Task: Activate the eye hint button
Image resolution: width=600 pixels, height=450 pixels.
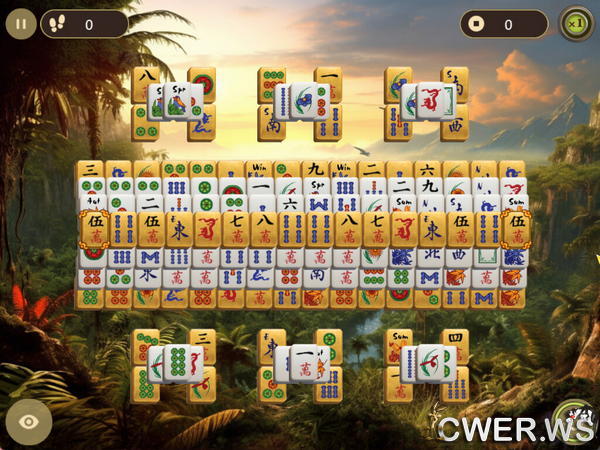Action: [29, 421]
